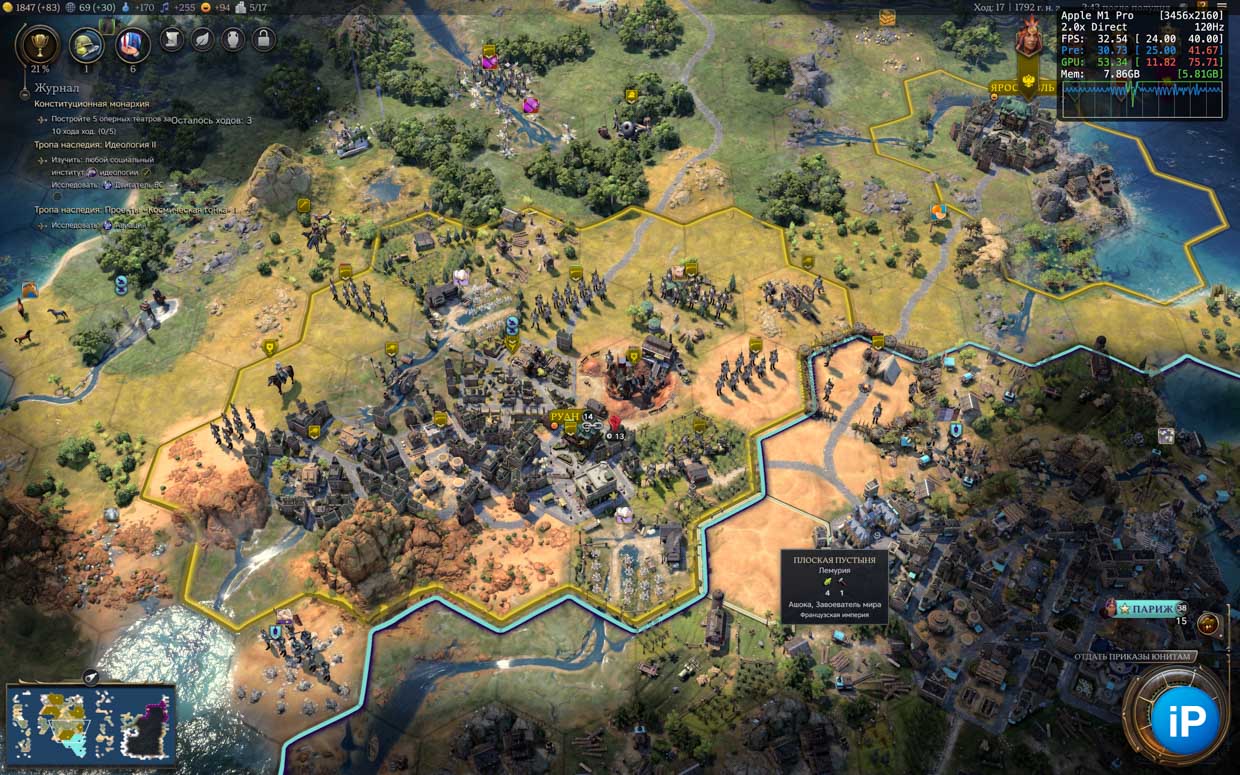Toggle the comet button above the minimap
The height and width of the screenshot is (775, 1240).
90,677
